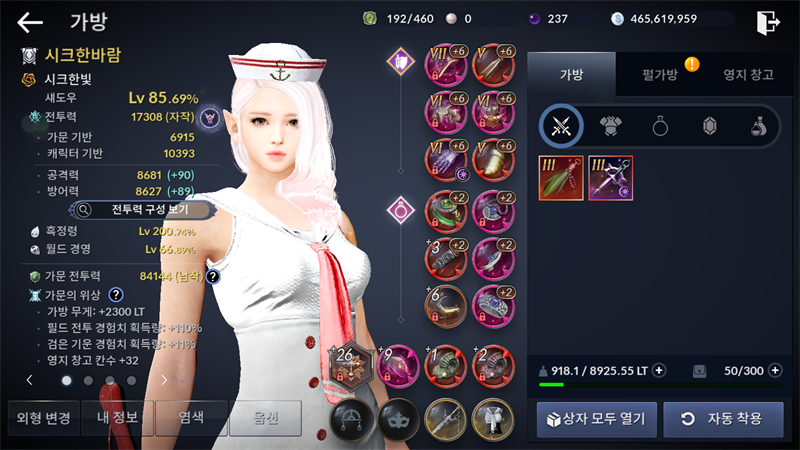Open 내 정보 my info

click(116, 418)
